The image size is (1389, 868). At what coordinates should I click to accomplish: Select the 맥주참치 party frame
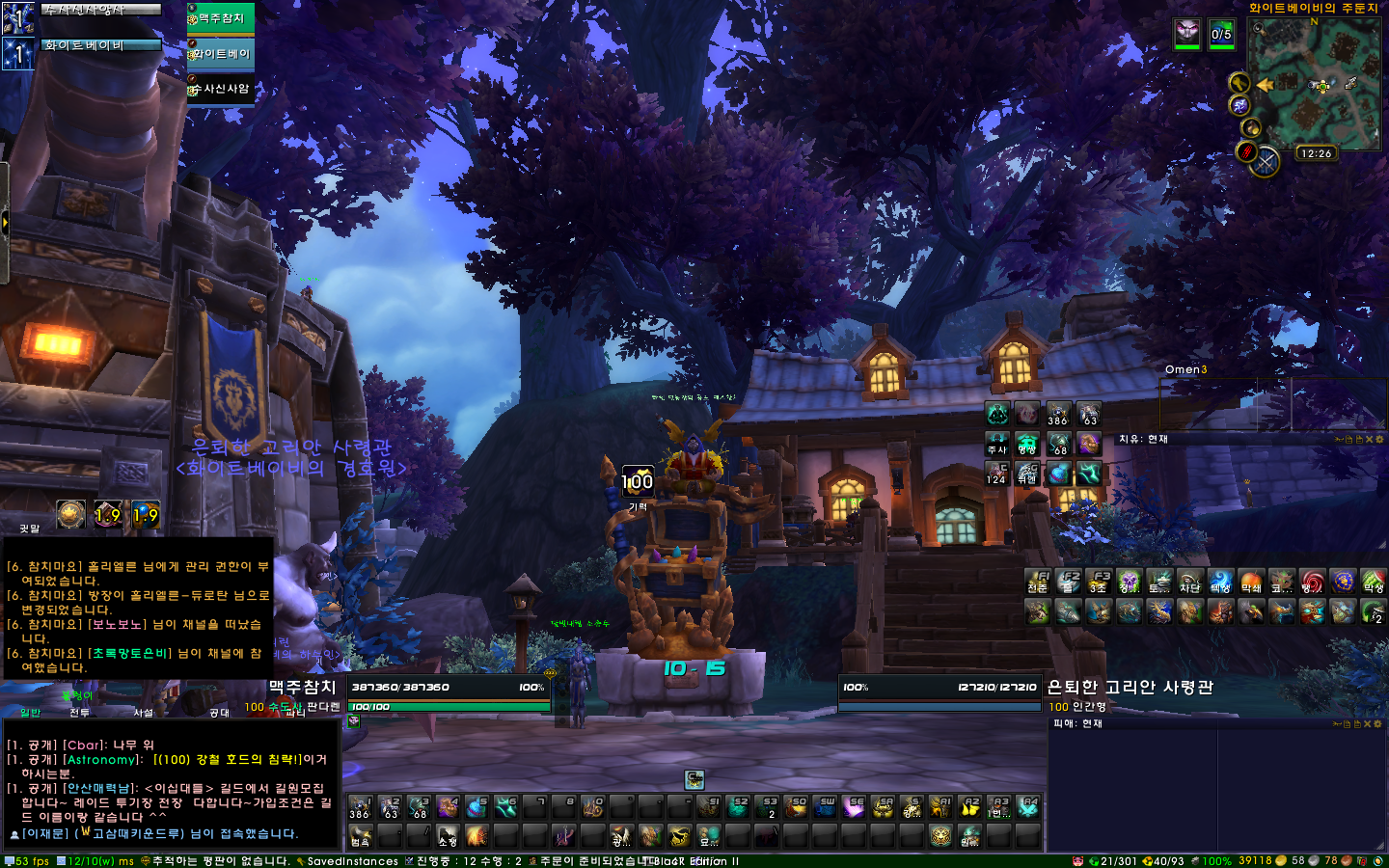point(221,18)
